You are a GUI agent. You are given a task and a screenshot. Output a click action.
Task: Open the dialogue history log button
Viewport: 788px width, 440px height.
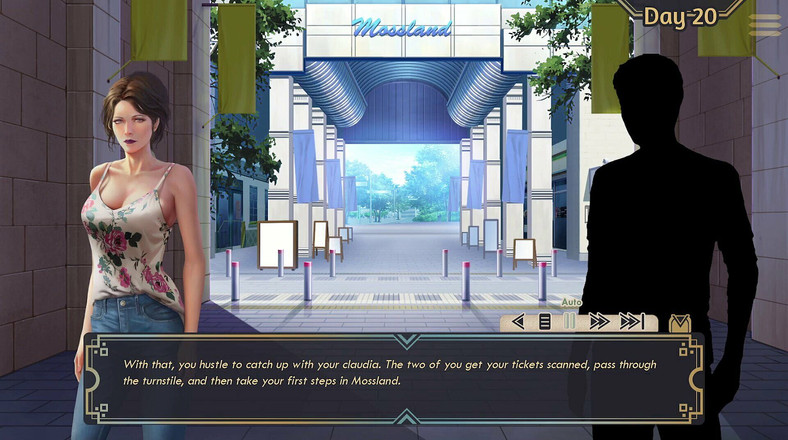(x=545, y=322)
